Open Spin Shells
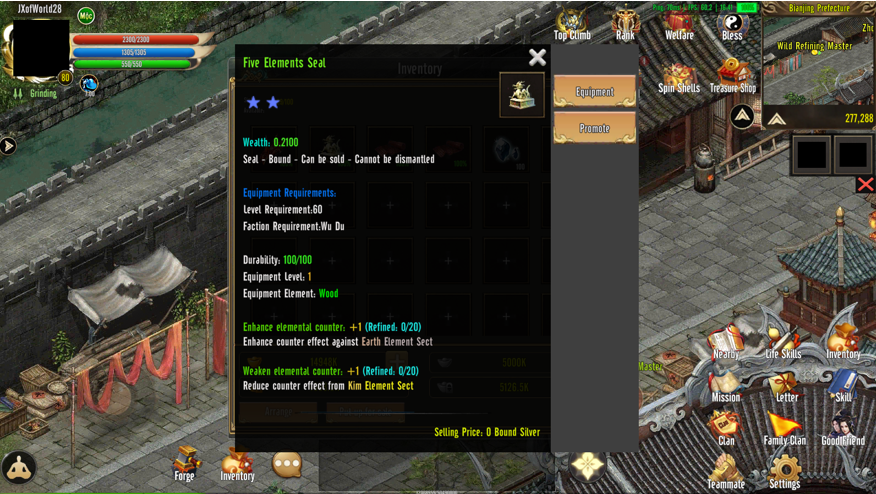This screenshot has width=876, height=494. point(679,76)
